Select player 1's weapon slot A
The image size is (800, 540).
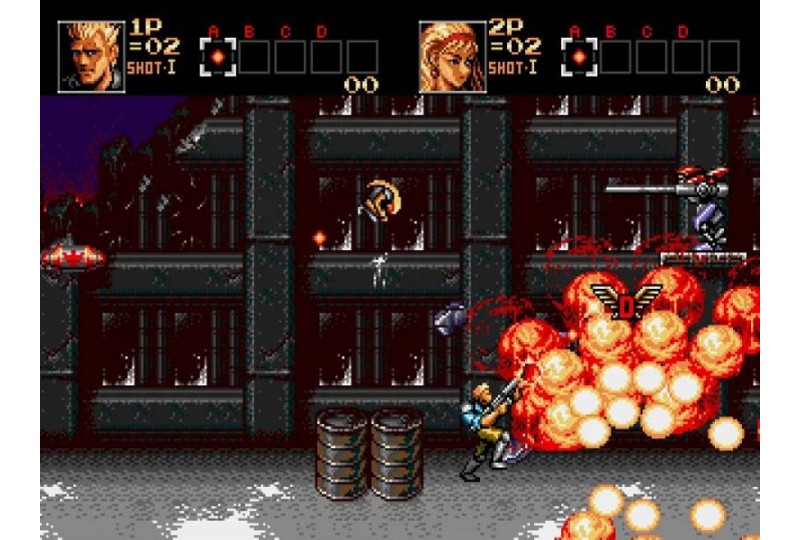(217, 56)
